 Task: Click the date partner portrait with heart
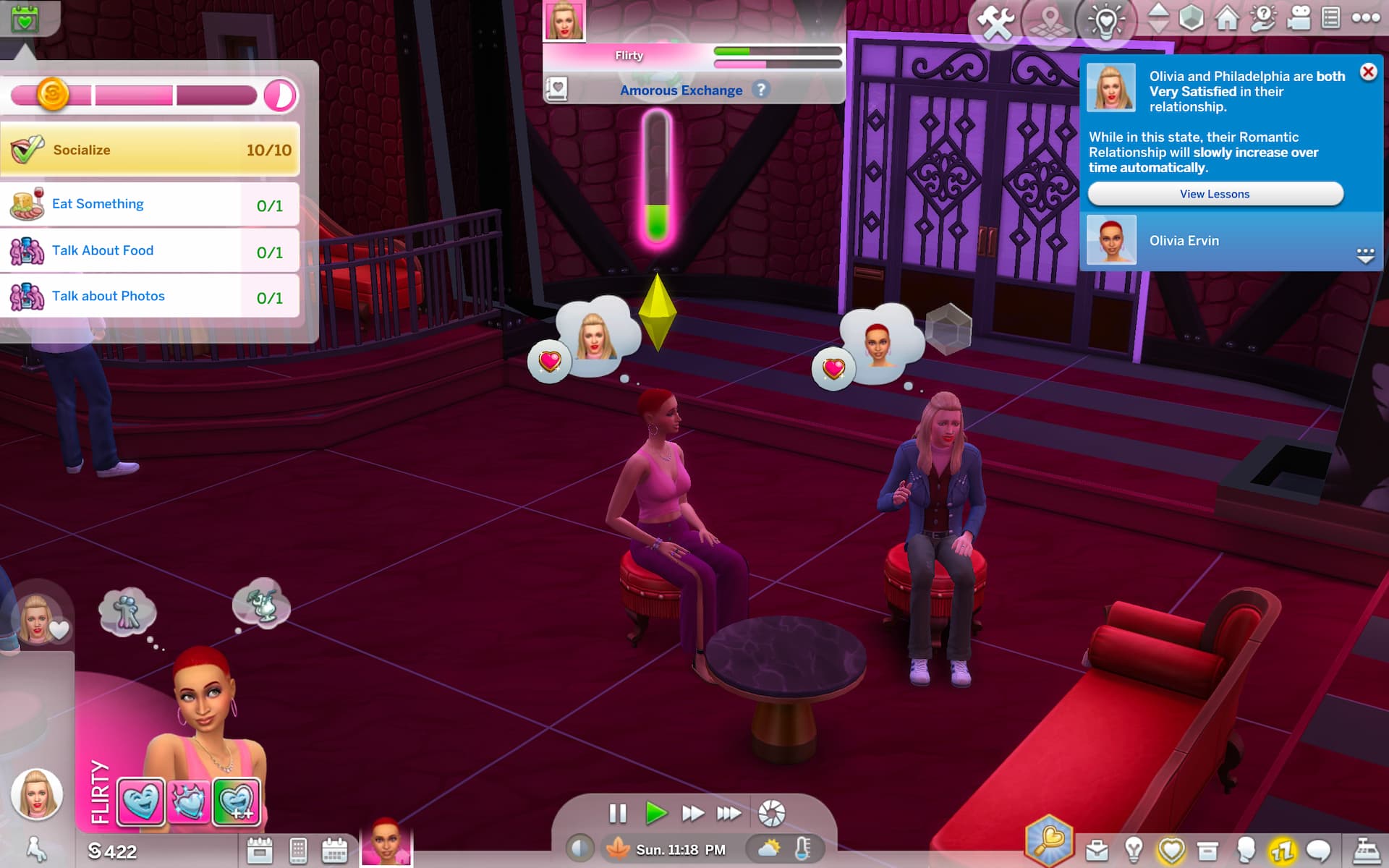[38, 620]
